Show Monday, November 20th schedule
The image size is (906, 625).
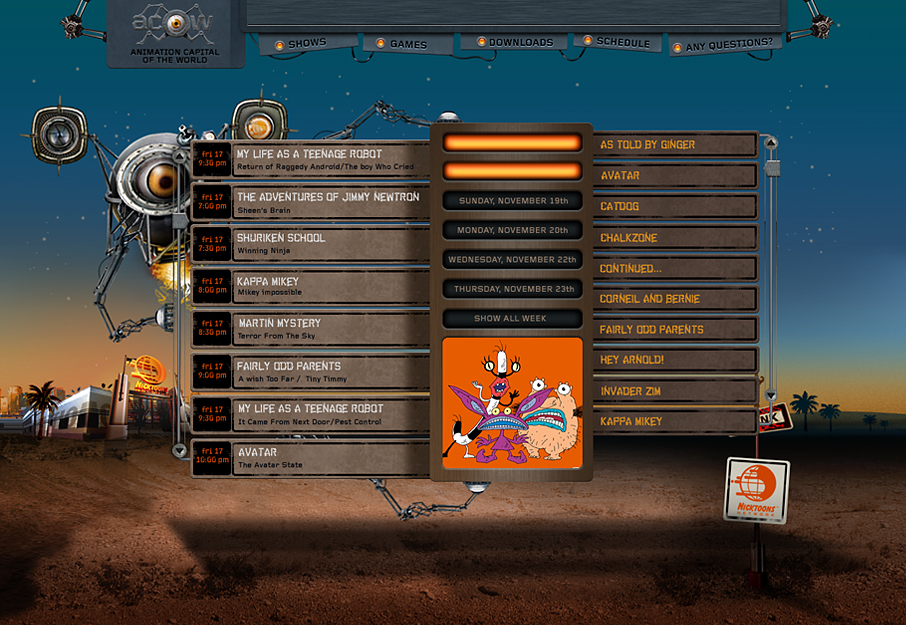(x=512, y=230)
